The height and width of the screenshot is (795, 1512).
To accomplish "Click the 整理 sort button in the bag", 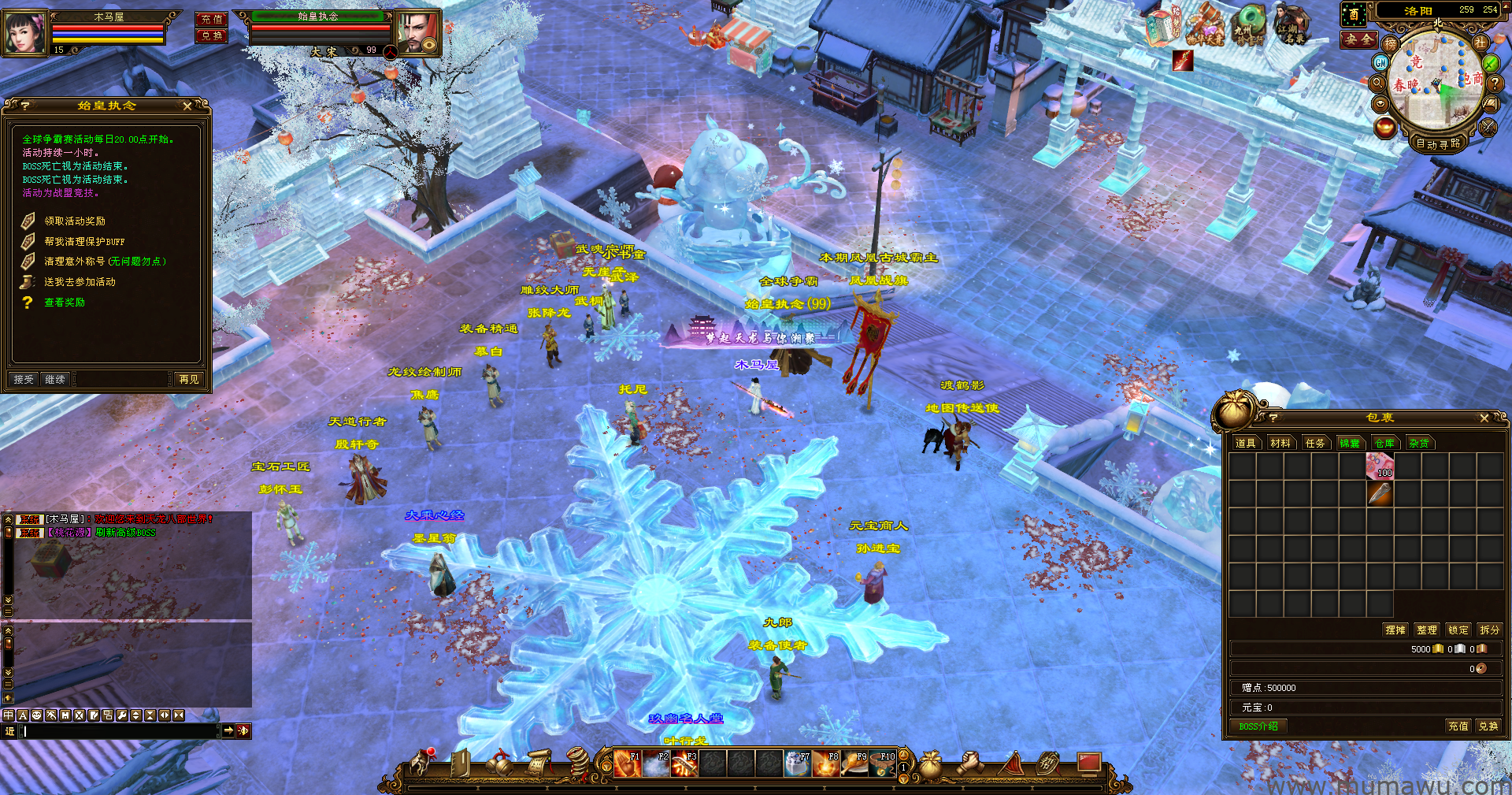I will [1426, 630].
